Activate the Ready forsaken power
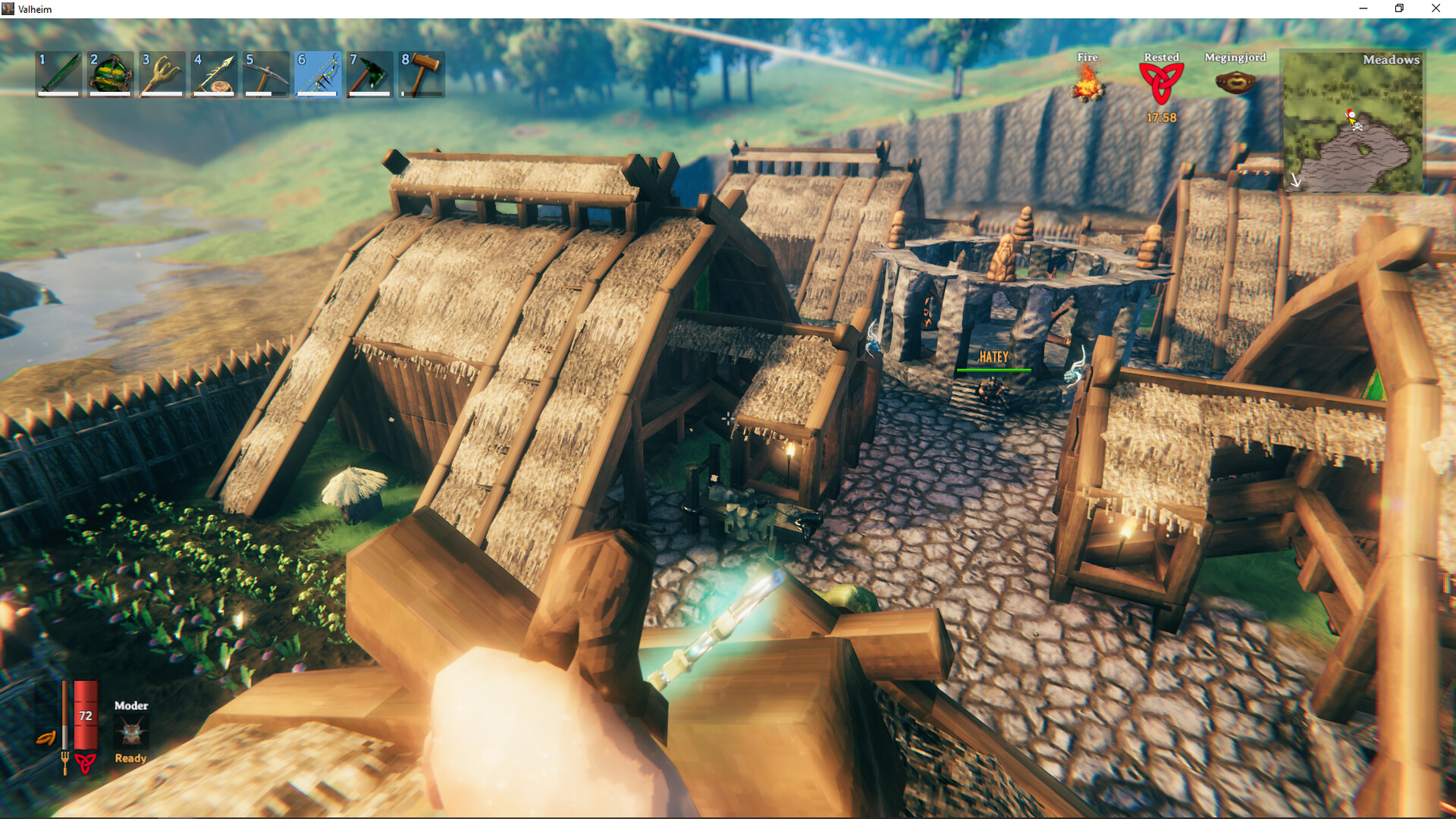 click(130, 757)
